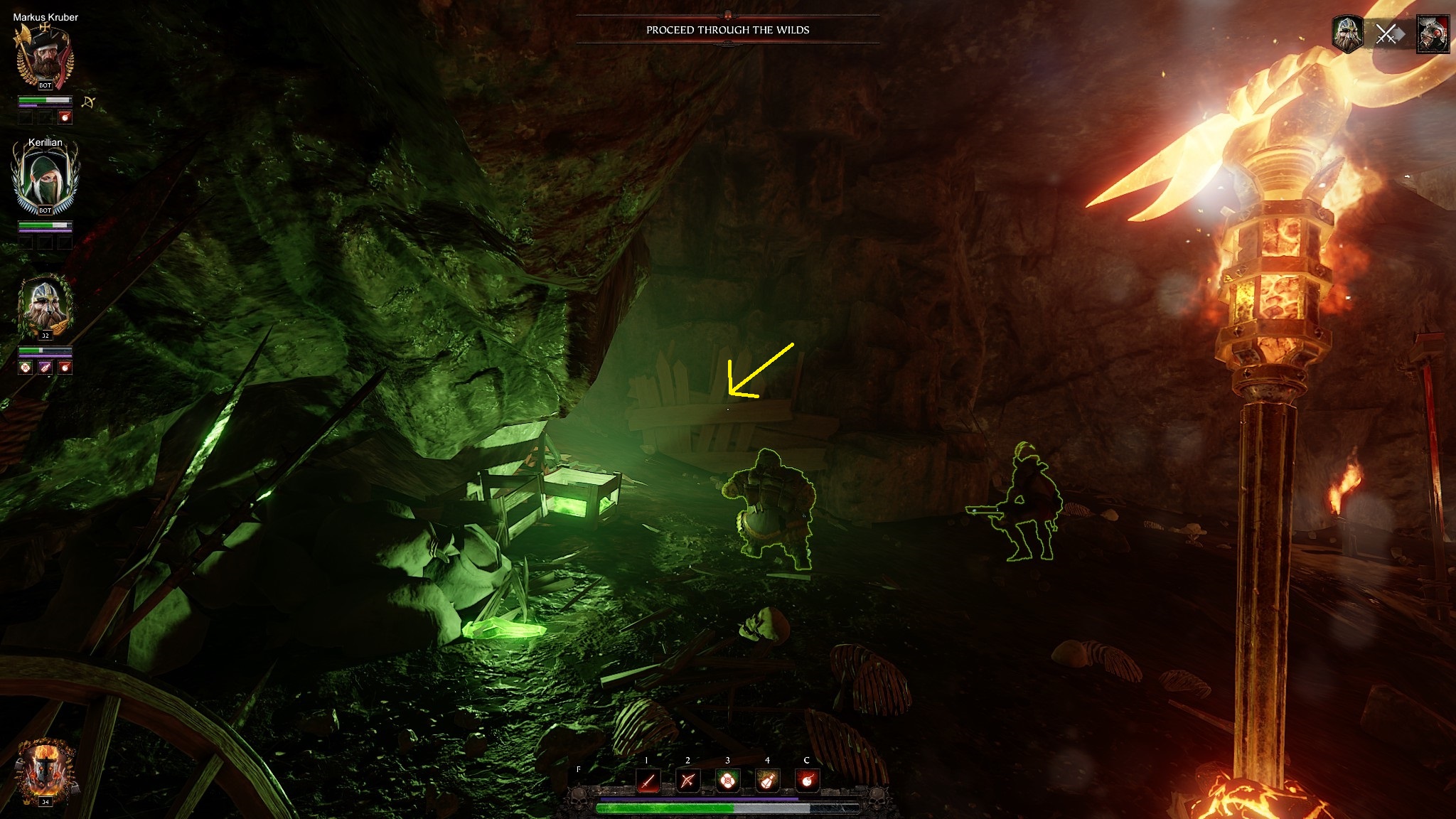This screenshot has height=819, width=1456.
Task: Click the dwarf teammate's healing item icon
Action: (26, 368)
